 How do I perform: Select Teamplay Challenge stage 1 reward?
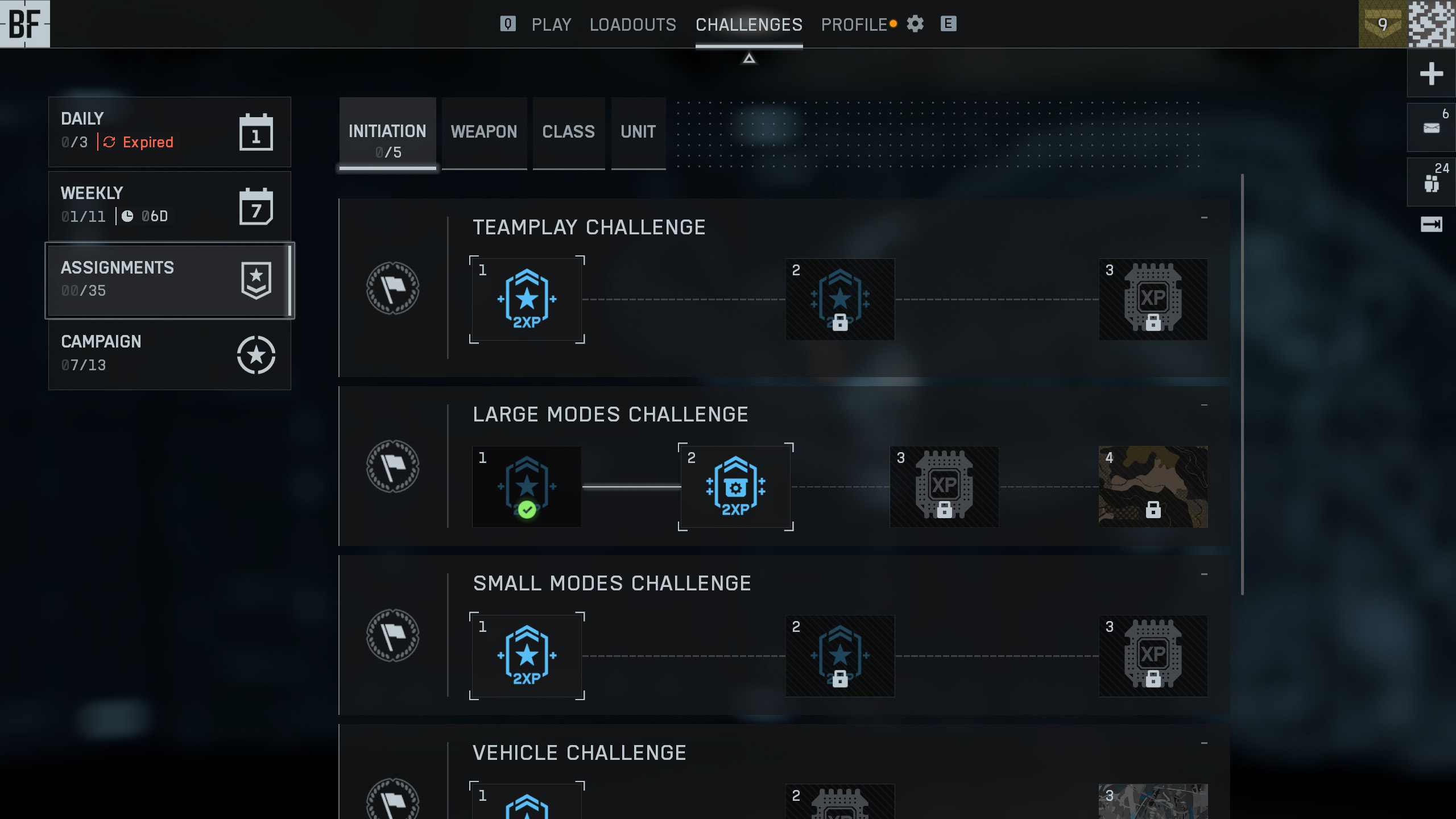click(527, 299)
